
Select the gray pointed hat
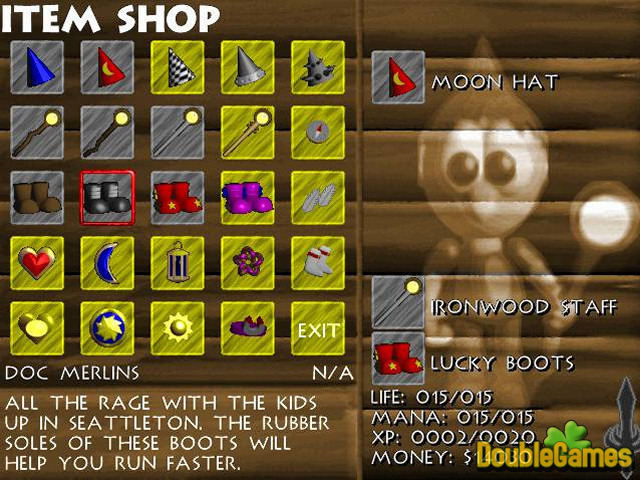click(247, 65)
